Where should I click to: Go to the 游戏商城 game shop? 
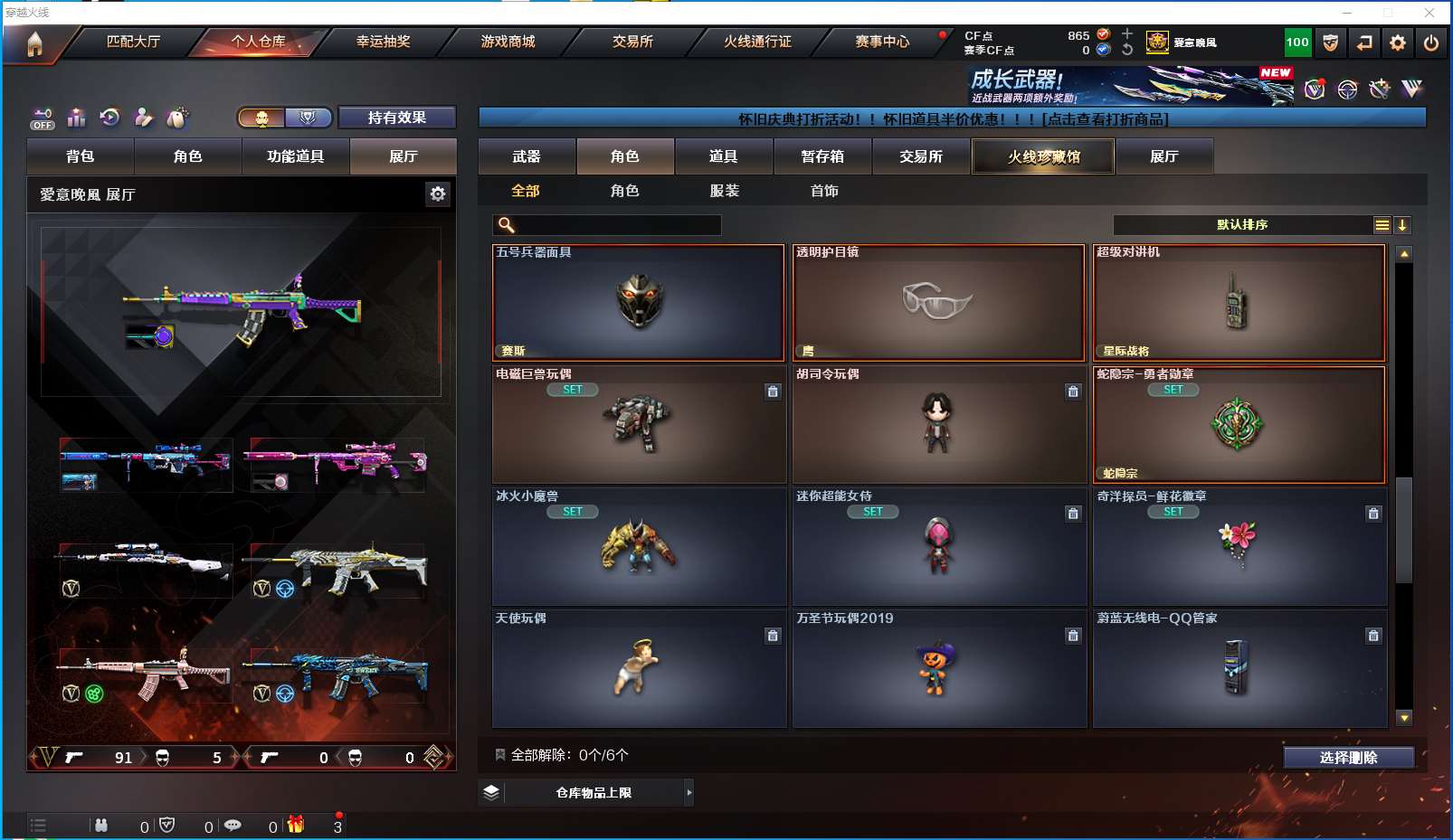point(508,42)
